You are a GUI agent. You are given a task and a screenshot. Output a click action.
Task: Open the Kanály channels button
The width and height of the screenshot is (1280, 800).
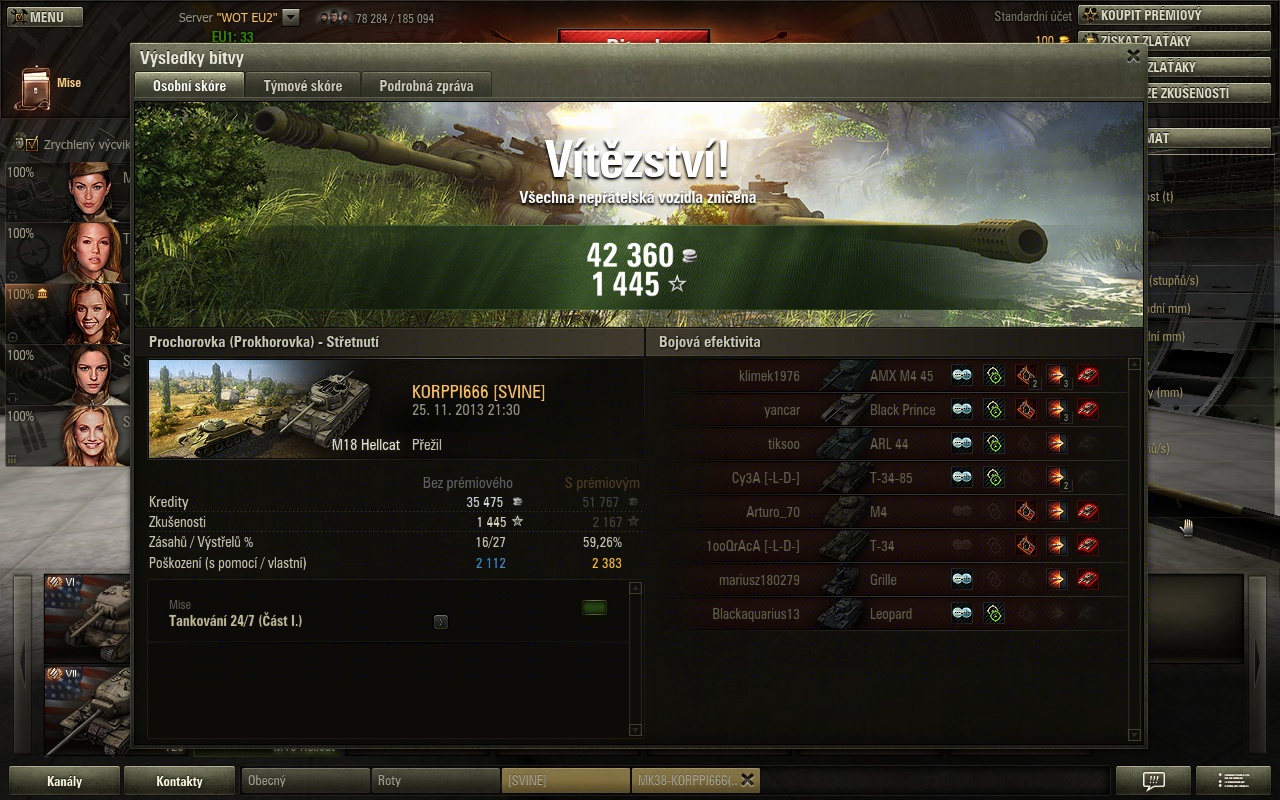click(64, 781)
